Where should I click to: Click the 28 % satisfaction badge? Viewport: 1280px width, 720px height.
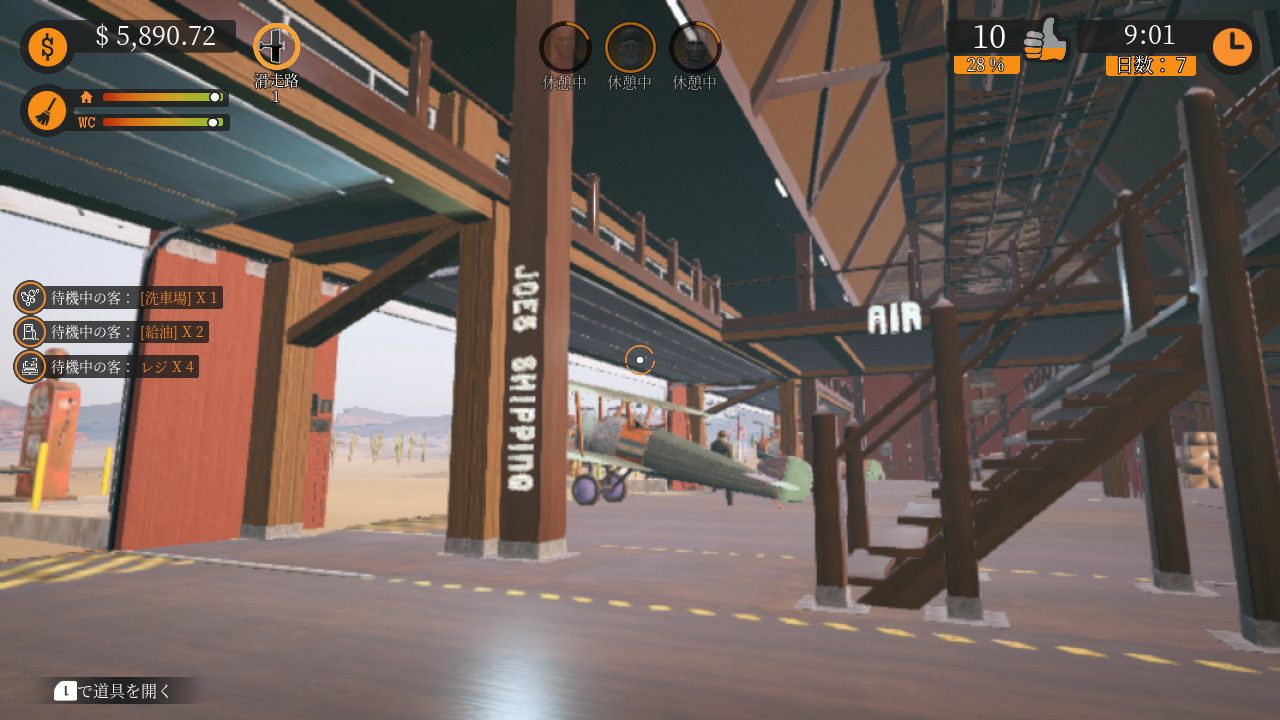(988, 64)
